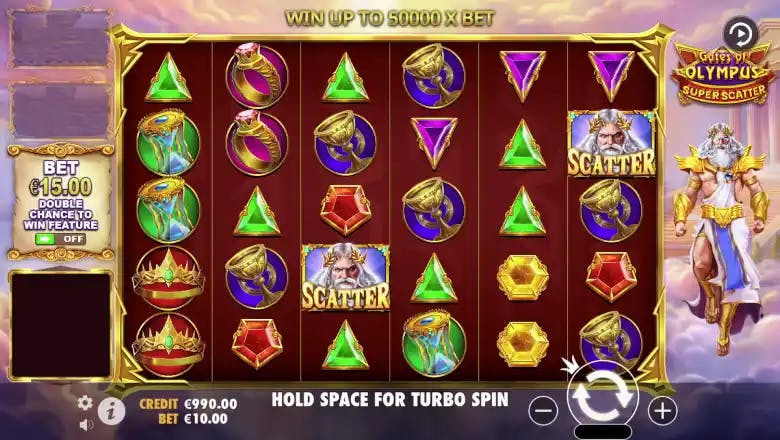
Task: Open the settings gear menu
Action: coord(85,402)
